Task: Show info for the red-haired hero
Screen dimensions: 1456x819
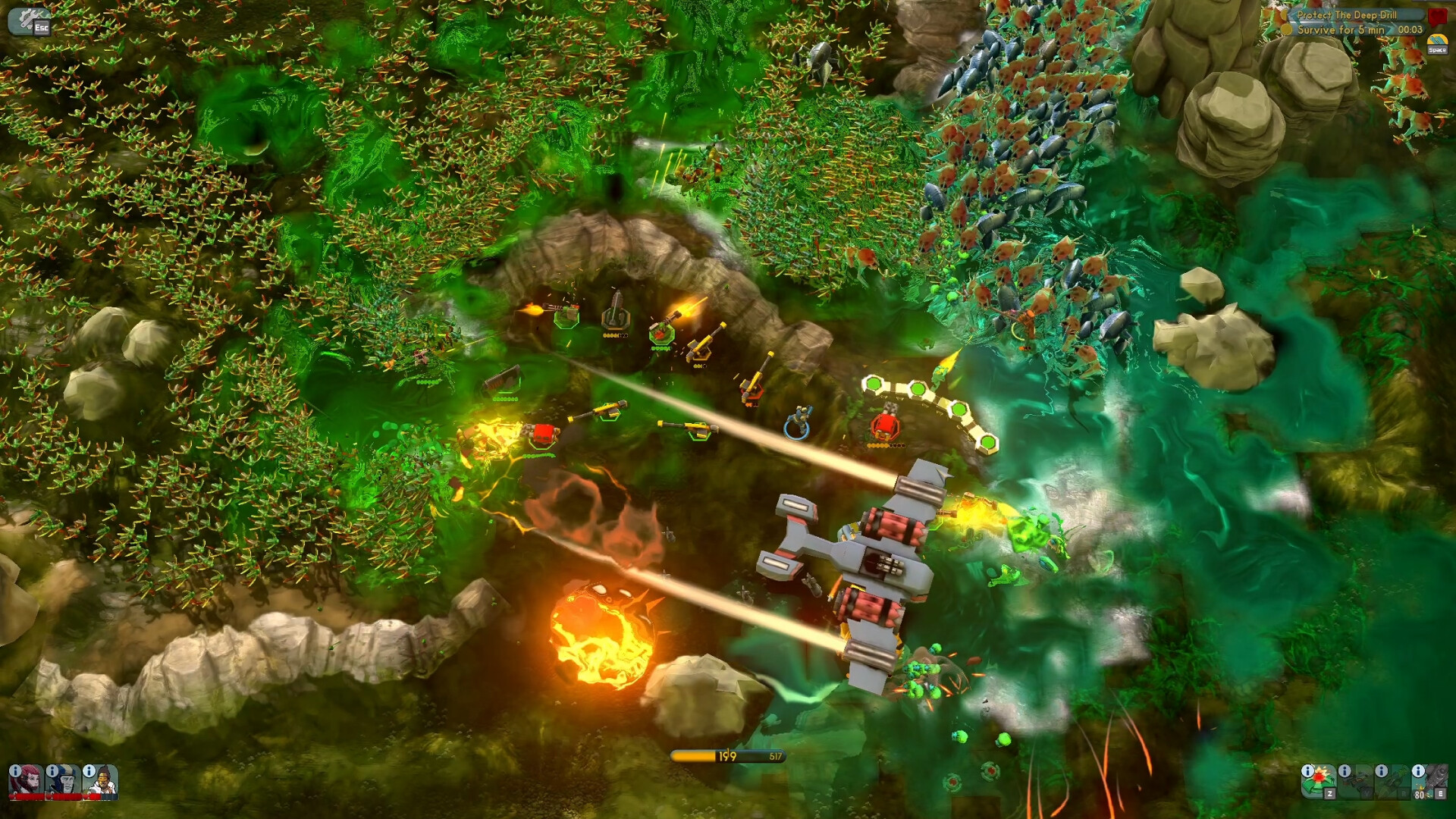Action: tap(15, 770)
